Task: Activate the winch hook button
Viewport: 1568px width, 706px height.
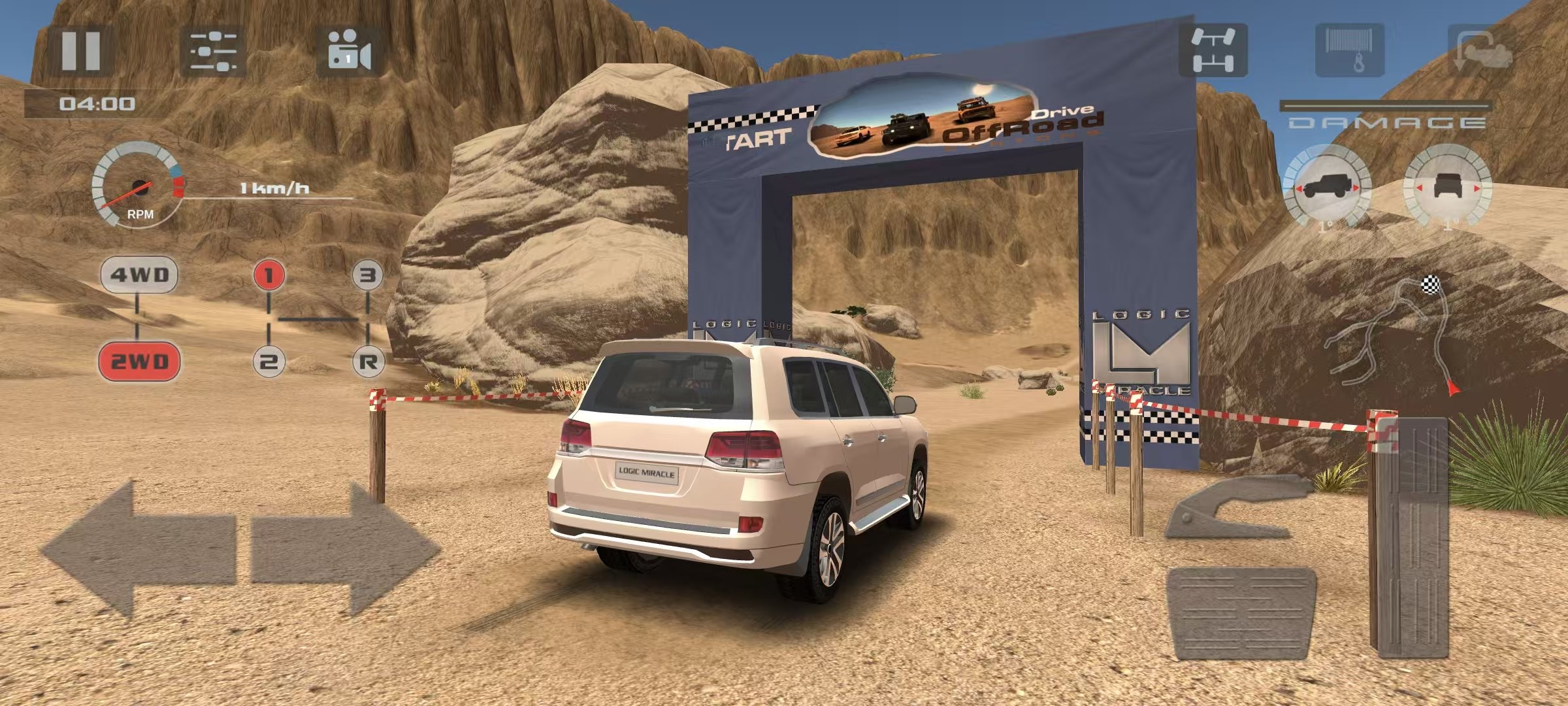Action: (x=1349, y=50)
